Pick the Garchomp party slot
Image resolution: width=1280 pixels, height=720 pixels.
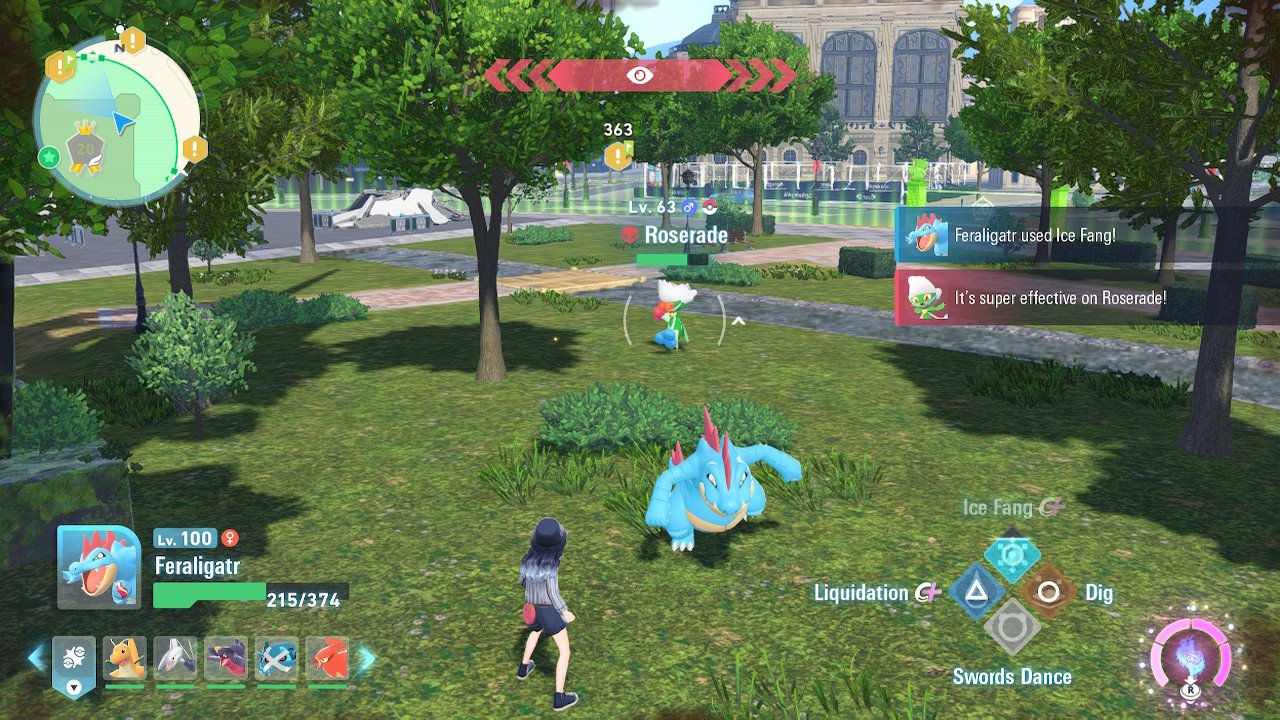coord(226,658)
